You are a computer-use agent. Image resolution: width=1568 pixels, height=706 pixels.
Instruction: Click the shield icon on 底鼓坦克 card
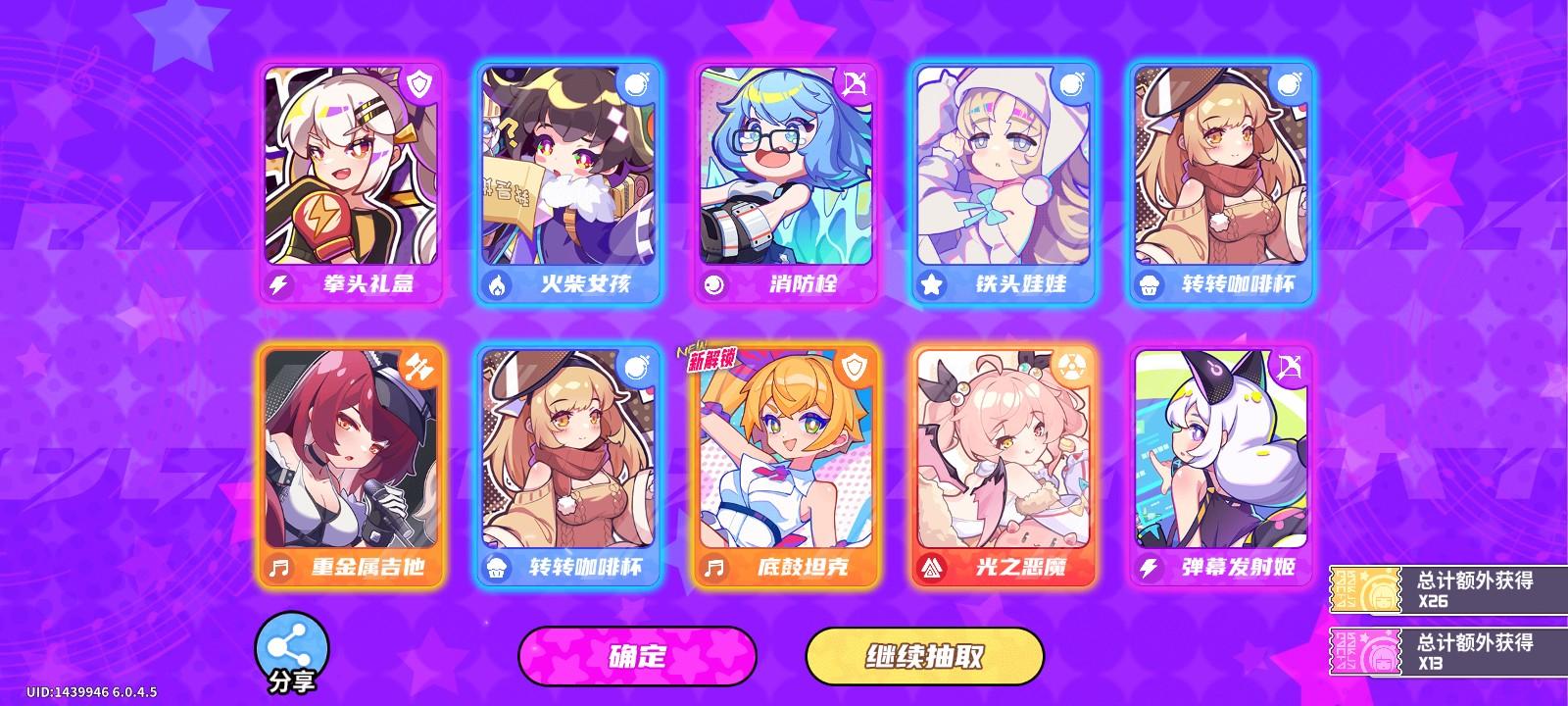[856, 365]
